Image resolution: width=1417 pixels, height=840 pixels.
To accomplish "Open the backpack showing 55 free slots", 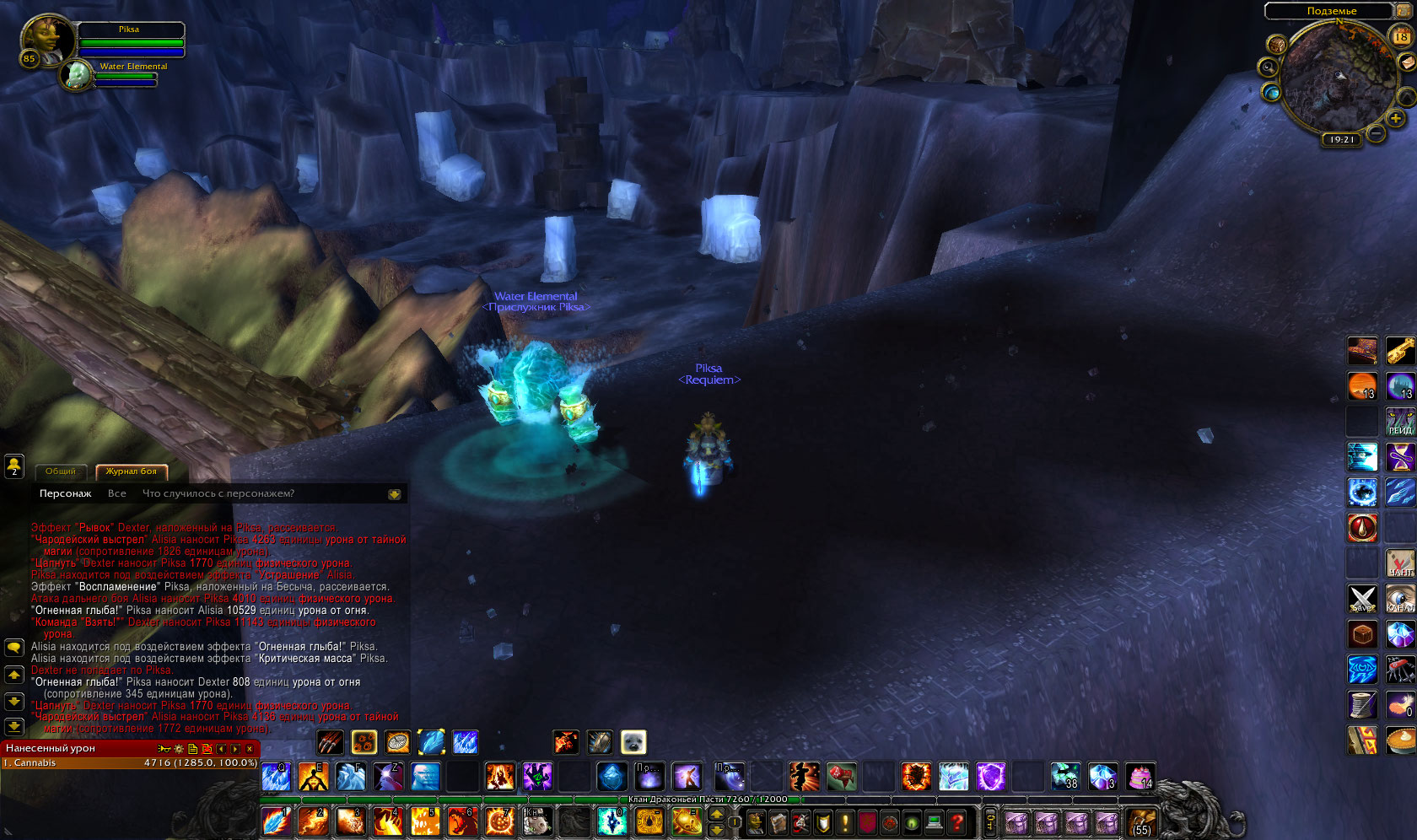I will pos(1141,821).
